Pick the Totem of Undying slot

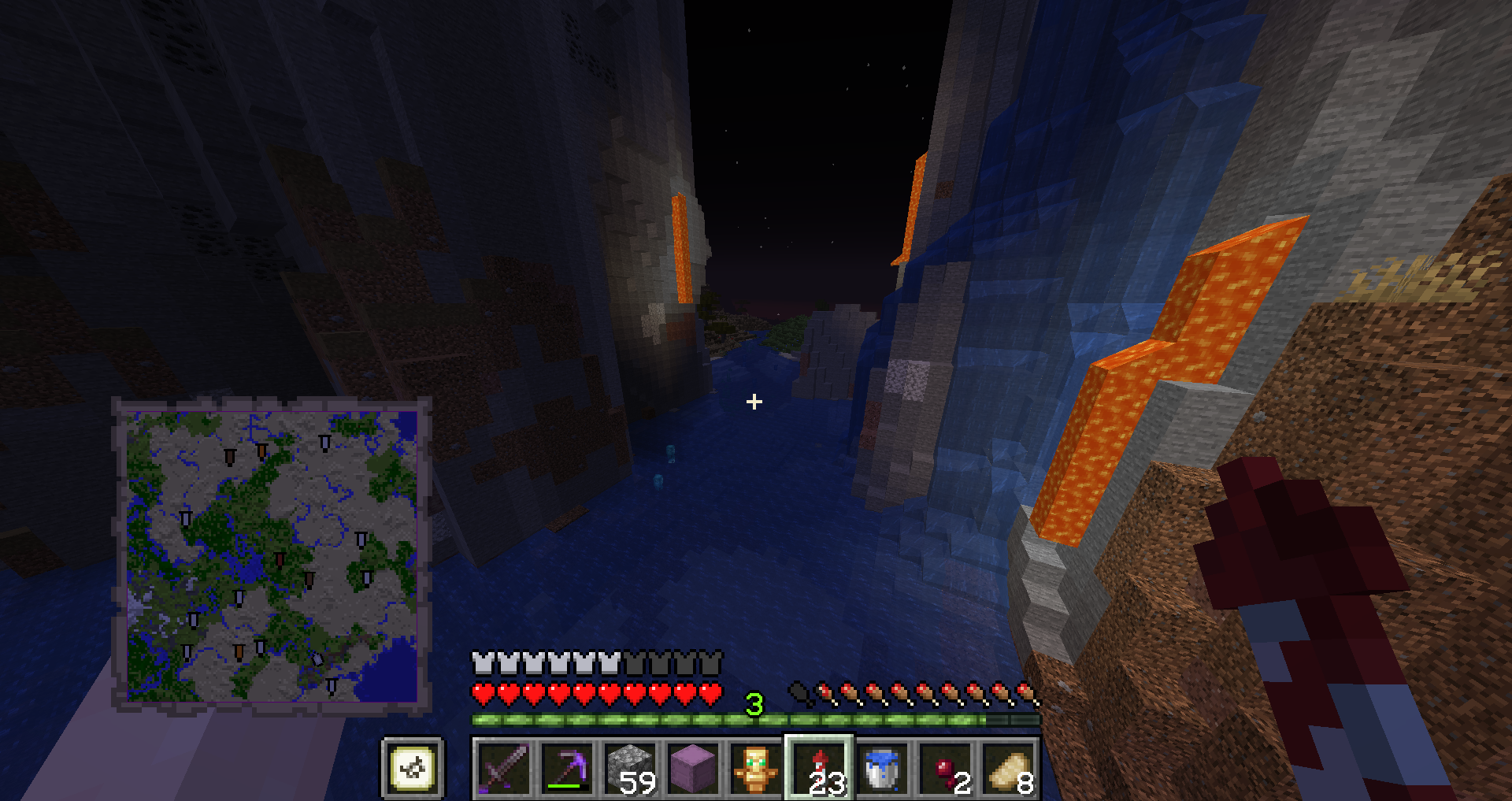(x=756, y=768)
